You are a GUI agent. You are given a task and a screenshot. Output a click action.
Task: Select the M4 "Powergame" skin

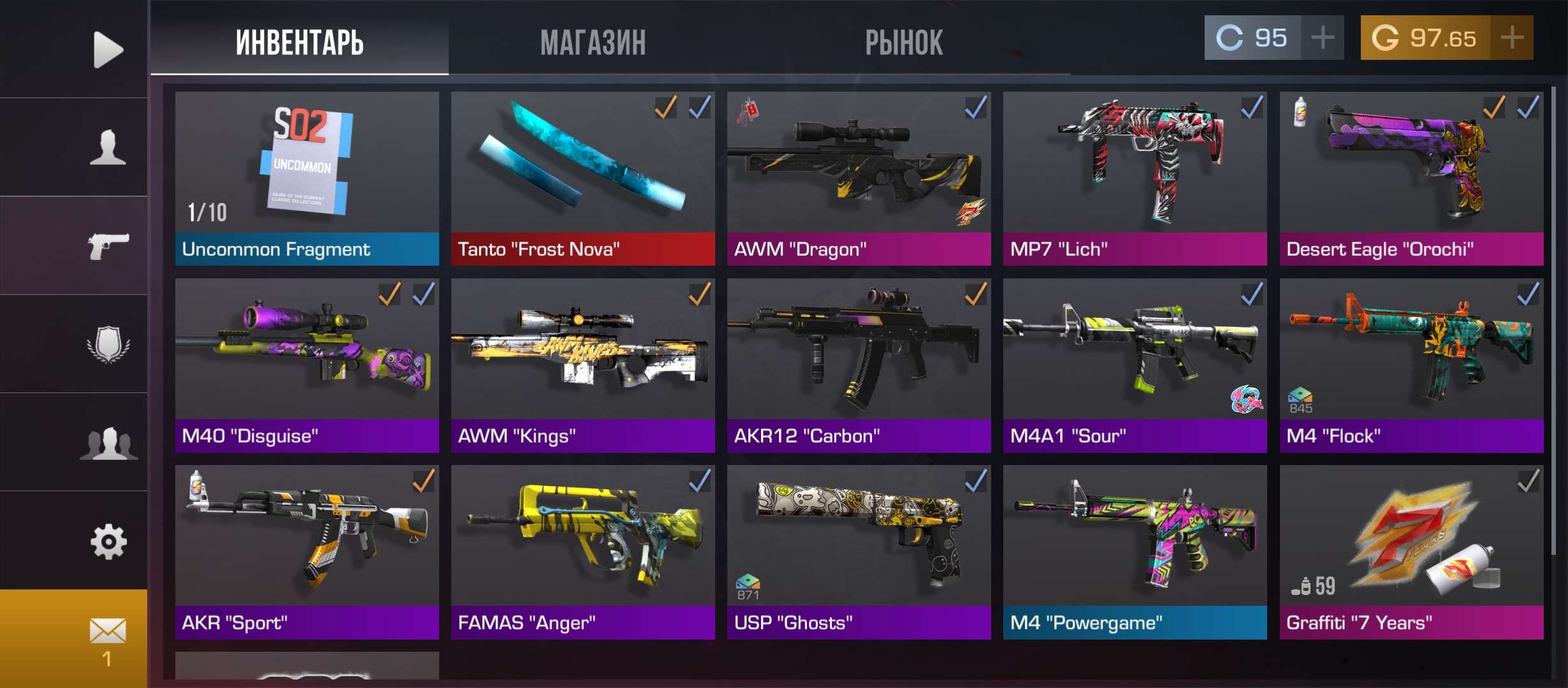tap(1135, 552)
